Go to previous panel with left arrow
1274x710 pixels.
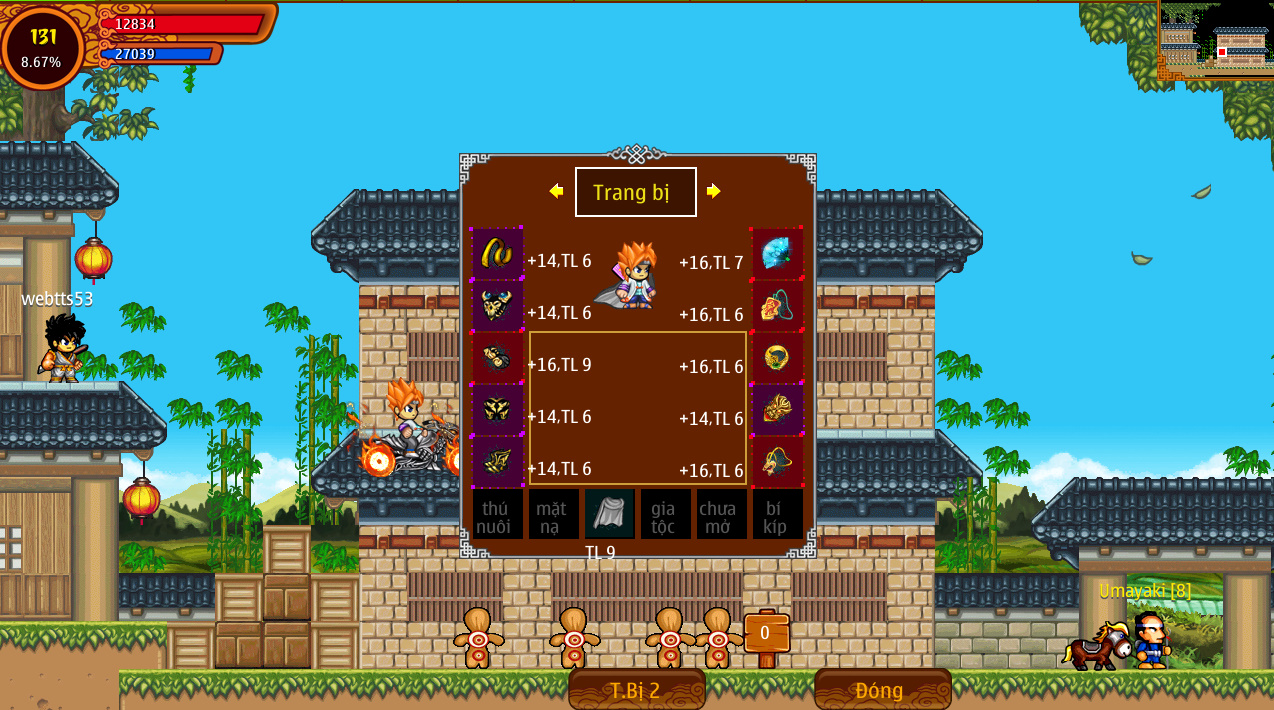tap(556, 191)
